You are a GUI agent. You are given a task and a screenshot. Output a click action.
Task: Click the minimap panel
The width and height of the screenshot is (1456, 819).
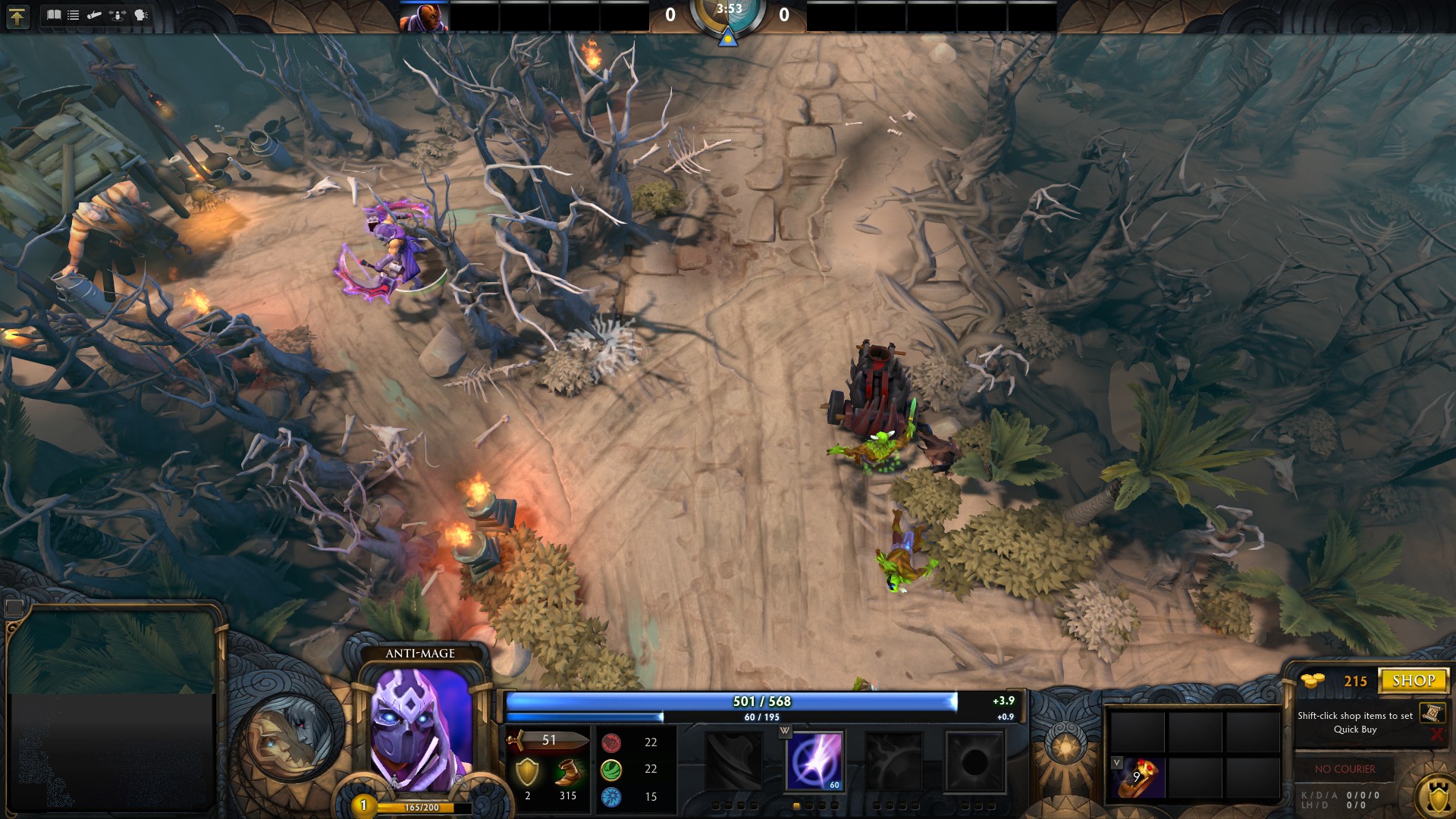point(112,709)
